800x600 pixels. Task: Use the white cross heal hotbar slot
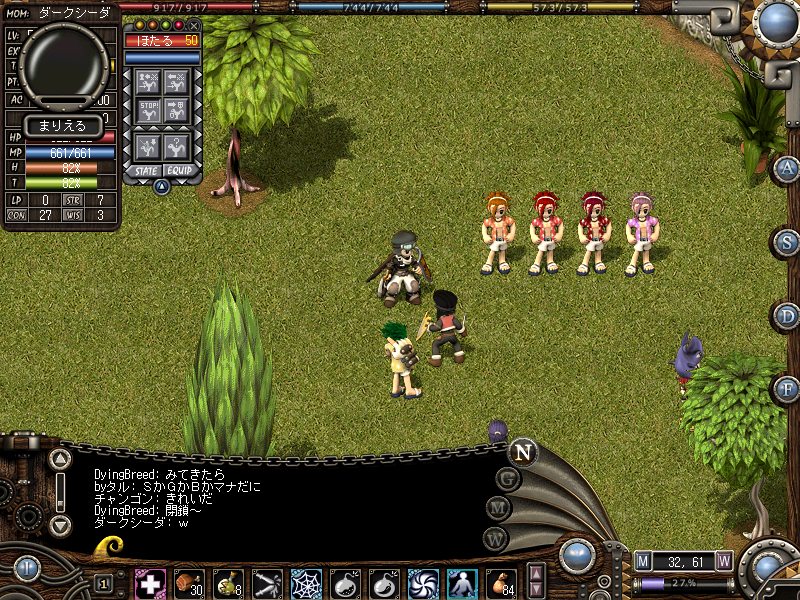(150, 583)
